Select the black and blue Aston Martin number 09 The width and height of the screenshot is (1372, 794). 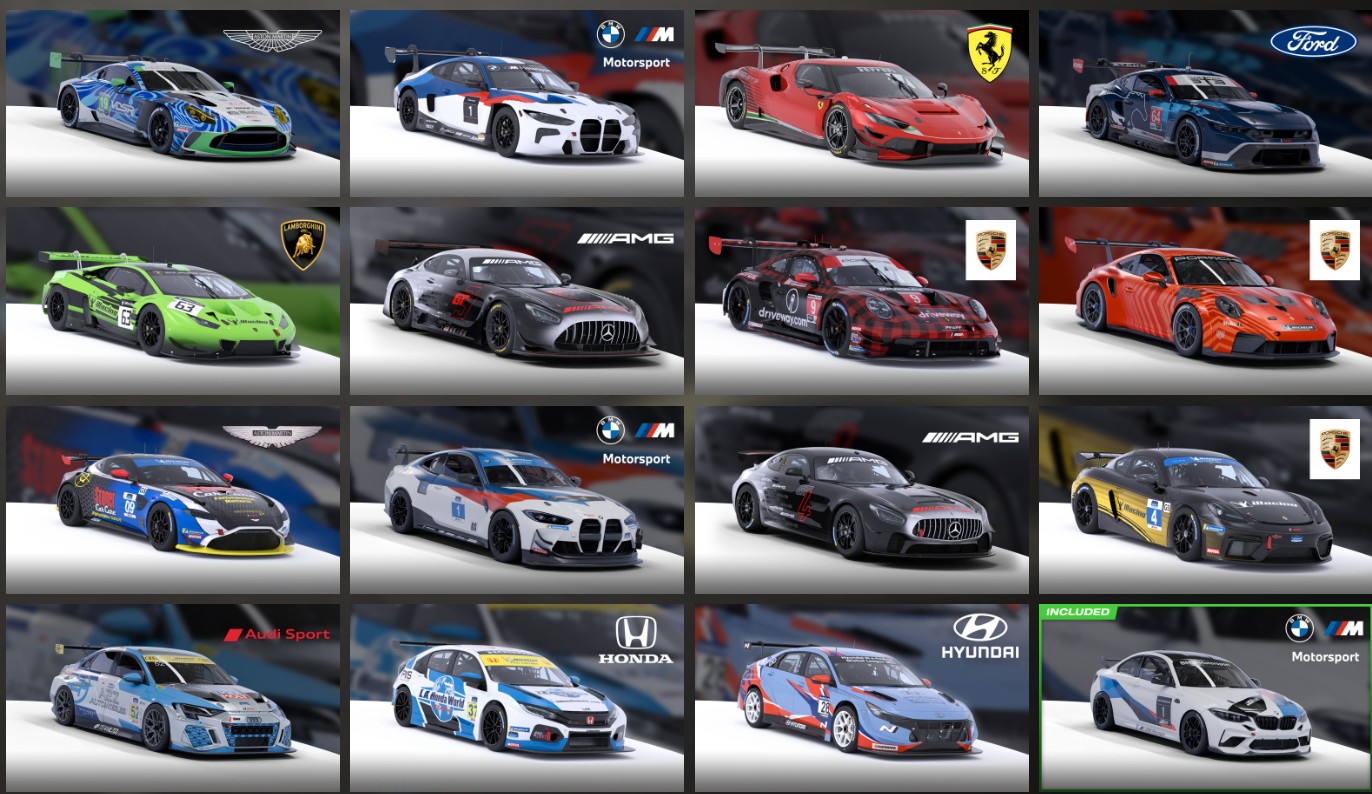(172, 499)
